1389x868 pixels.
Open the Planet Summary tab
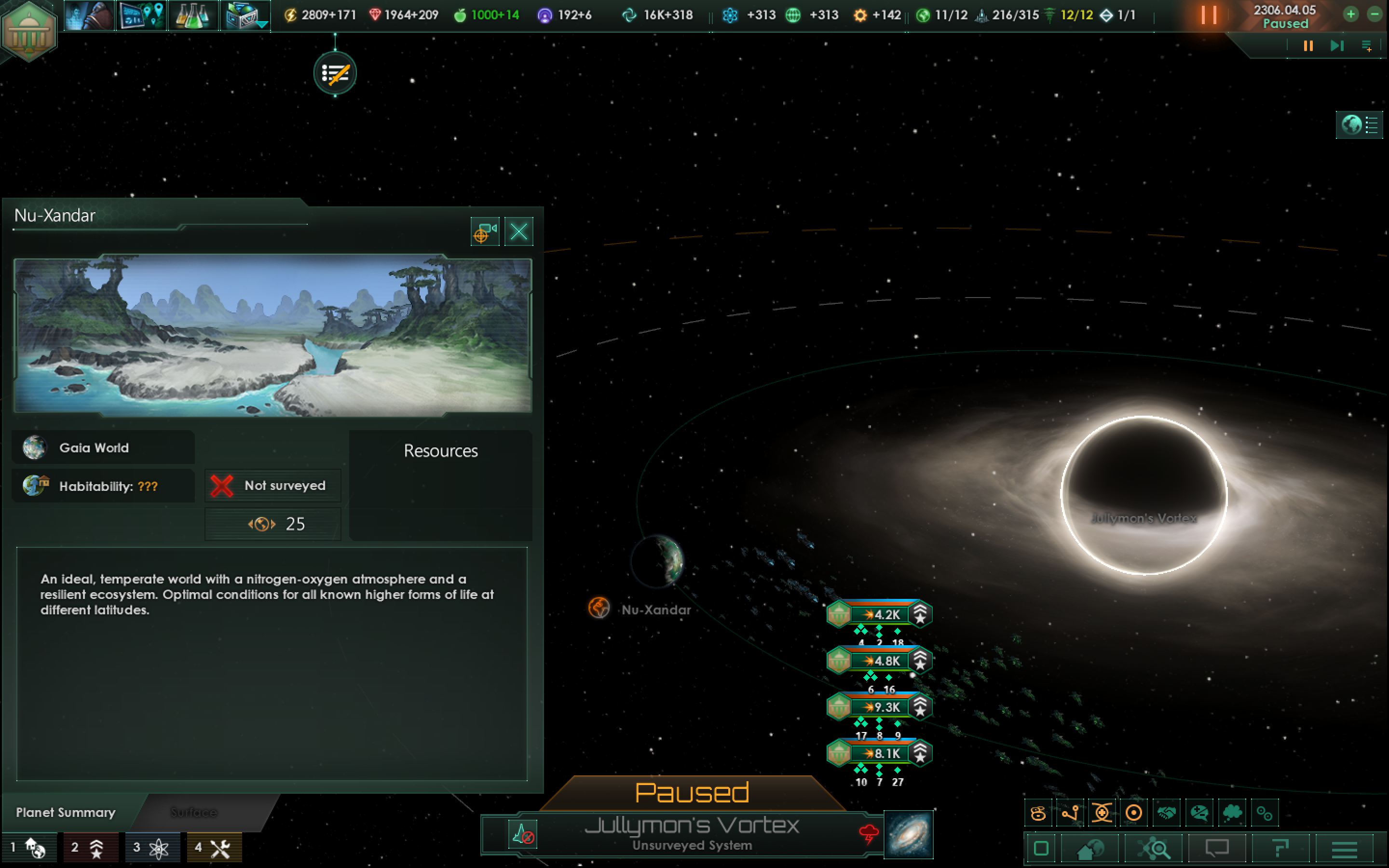click(66, 813)
